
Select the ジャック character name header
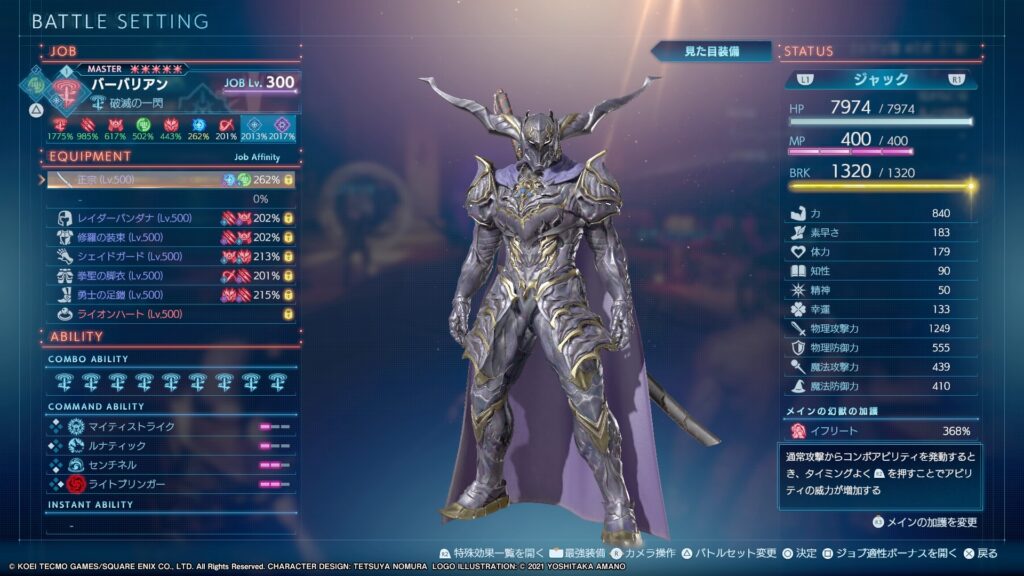click(x=880, y=79)
